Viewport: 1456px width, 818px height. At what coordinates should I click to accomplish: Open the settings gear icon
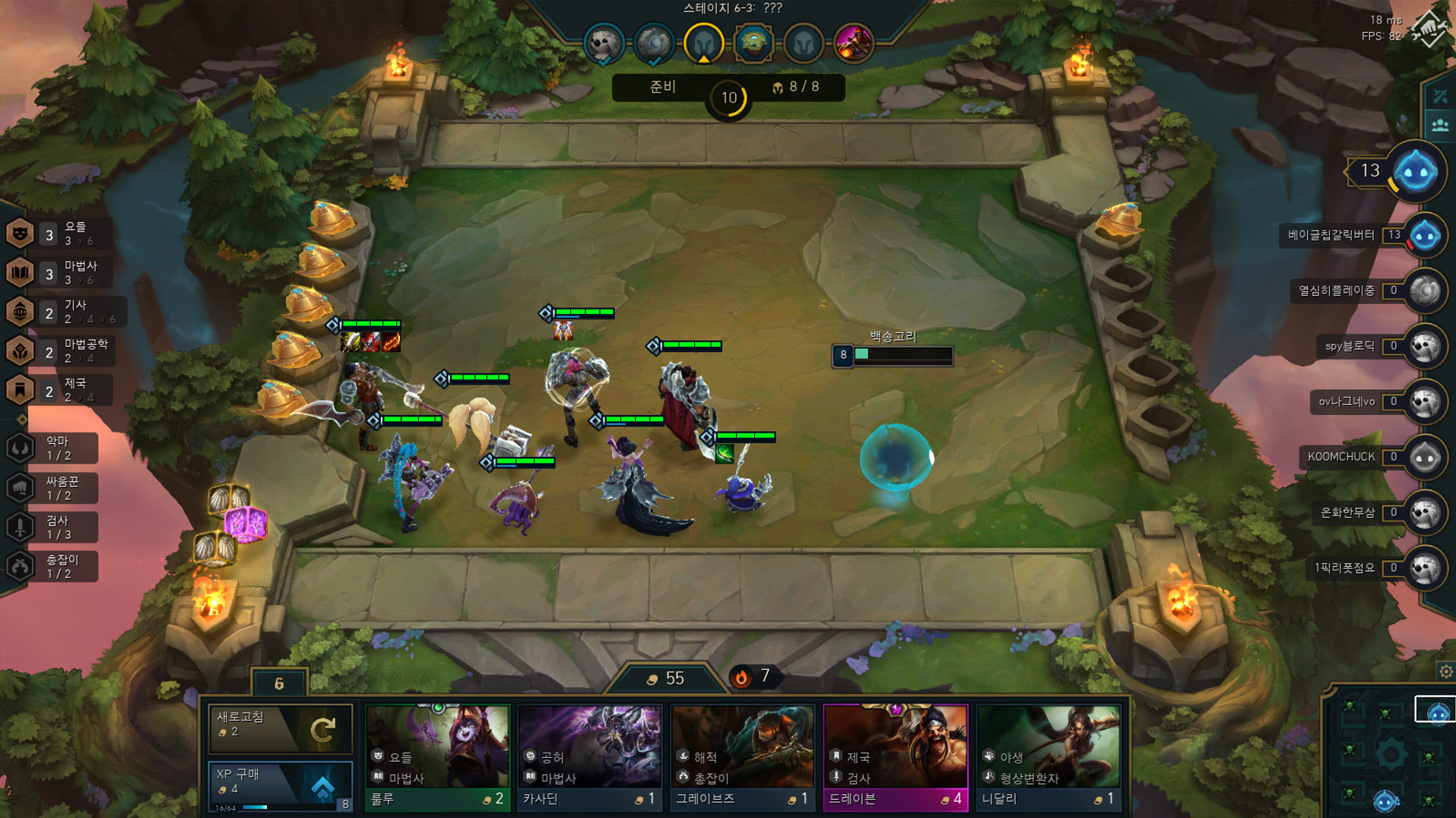click(x=1445, y=671)
